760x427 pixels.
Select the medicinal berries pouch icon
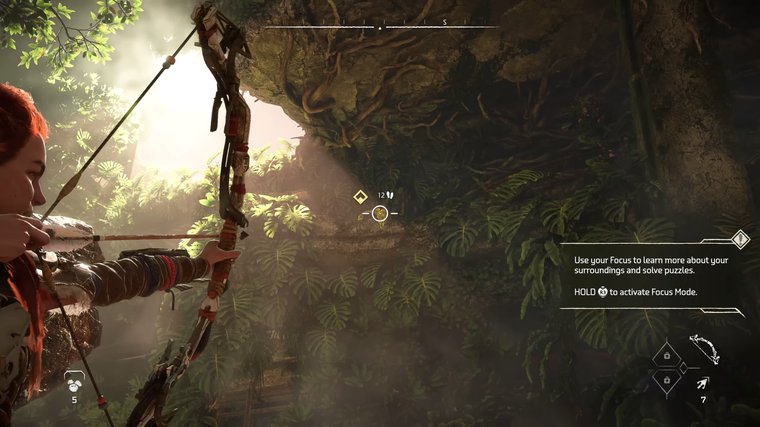click(73, 380)
